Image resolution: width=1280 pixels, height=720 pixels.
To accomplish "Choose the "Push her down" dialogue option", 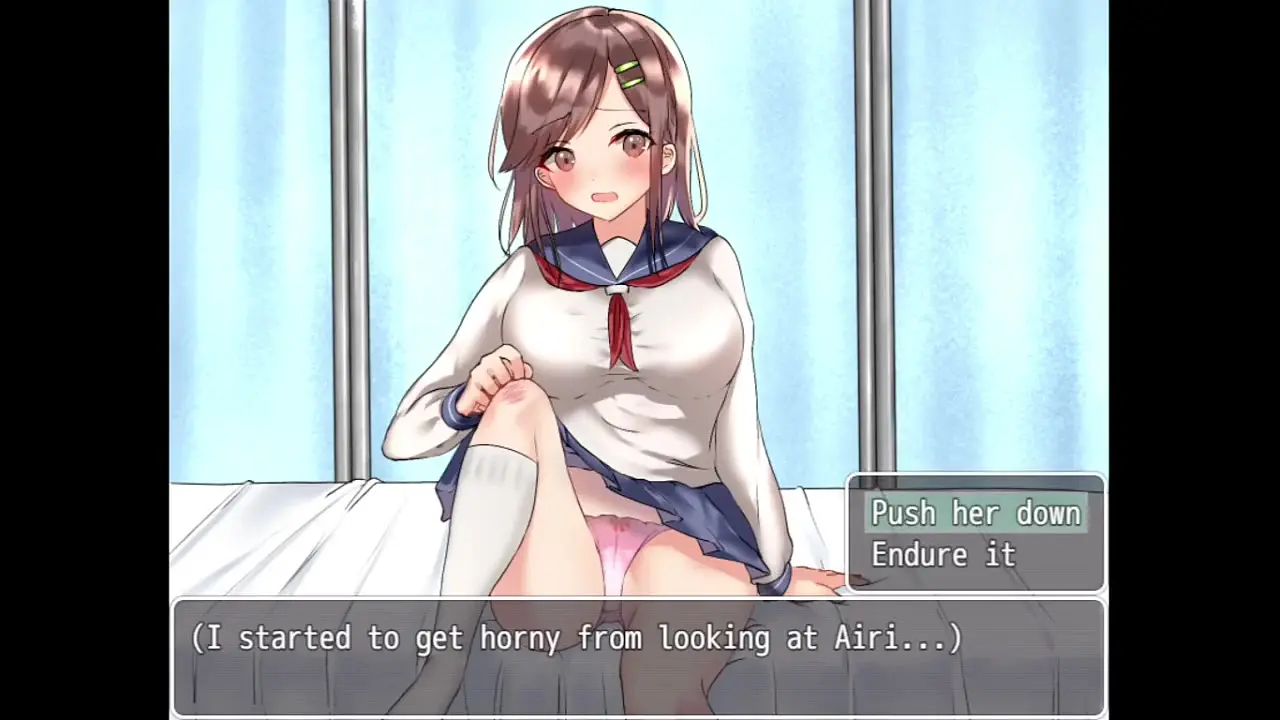I will tap(975, 513).
